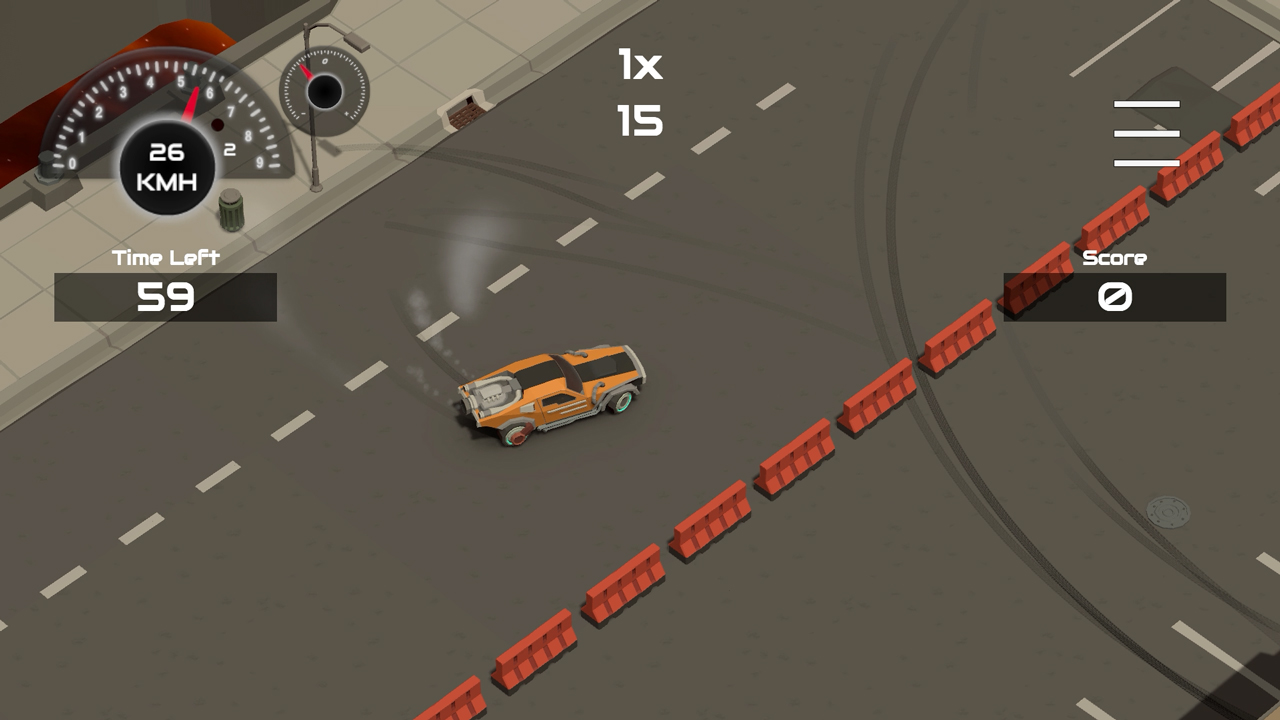Click the green trash can on the sidewalk
1280x720 pixels.
click(231, 210)
